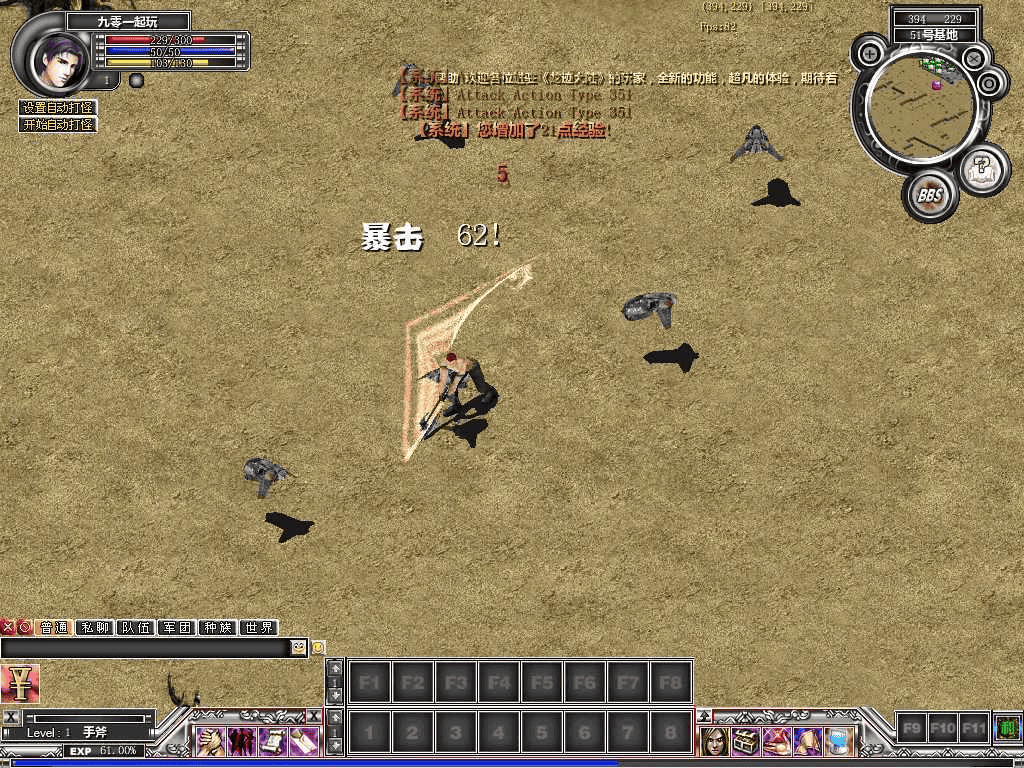Choose the 种族 race chat tab
The height and width of the screenshot is (768, 1024).
tap(218, 628)
